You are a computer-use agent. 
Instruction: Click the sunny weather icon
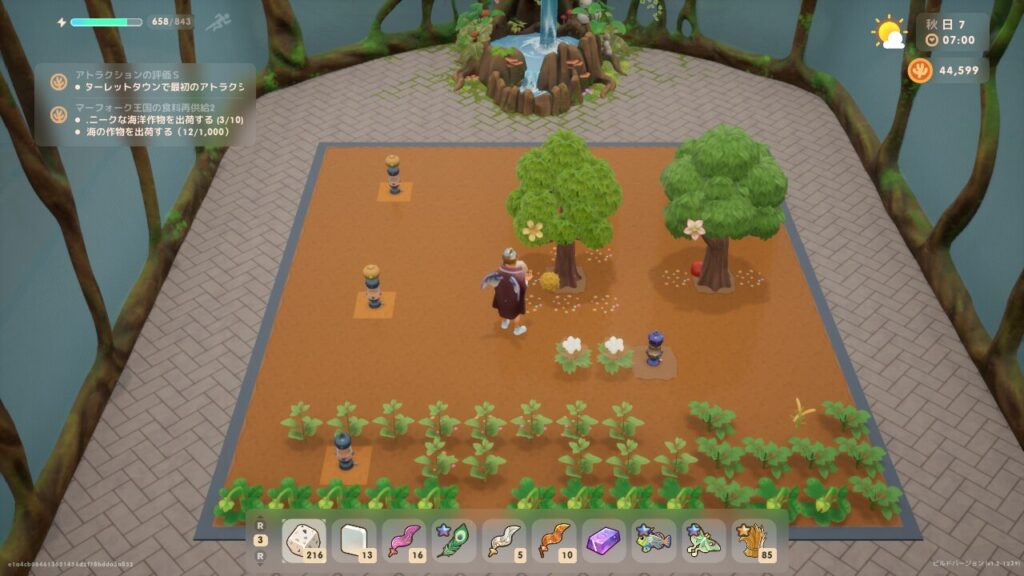[x=888, y=32]
